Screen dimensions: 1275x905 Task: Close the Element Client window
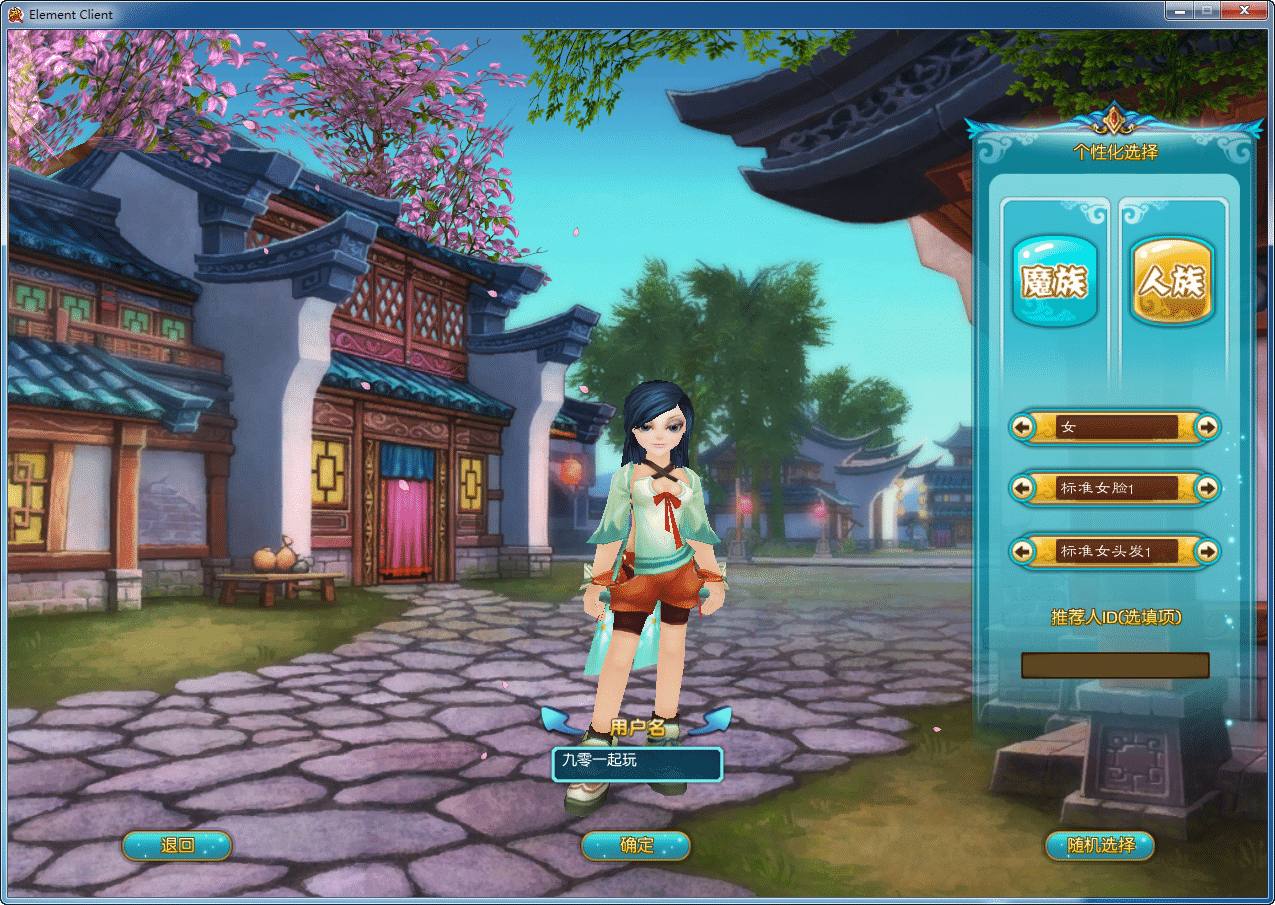click(x=1244, y=10)
